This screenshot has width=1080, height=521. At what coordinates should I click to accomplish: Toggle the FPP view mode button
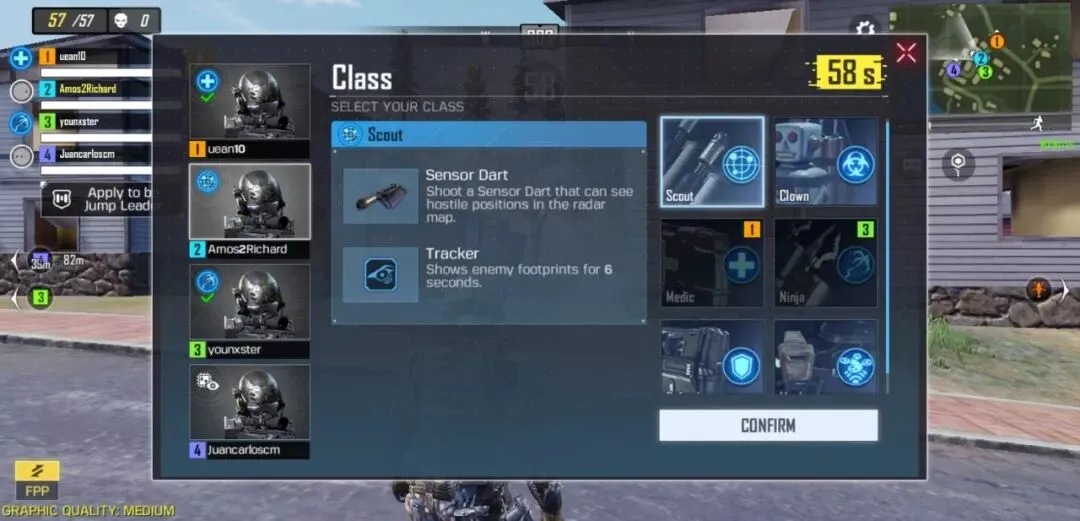coord(37,480)
